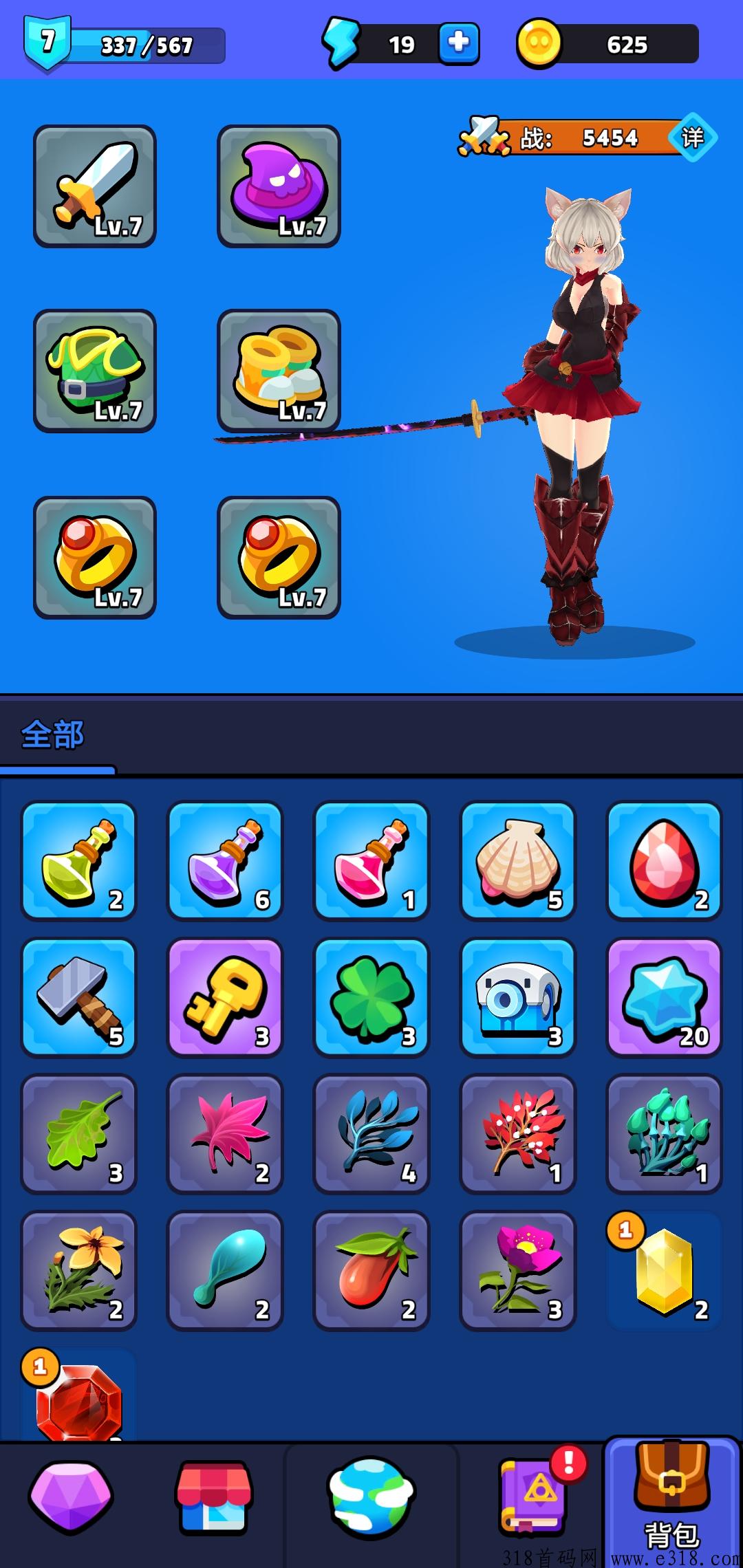Select the yellow hexagonal gem item
This screenshot has width=743, height=1568.
tap(664, 1270)
